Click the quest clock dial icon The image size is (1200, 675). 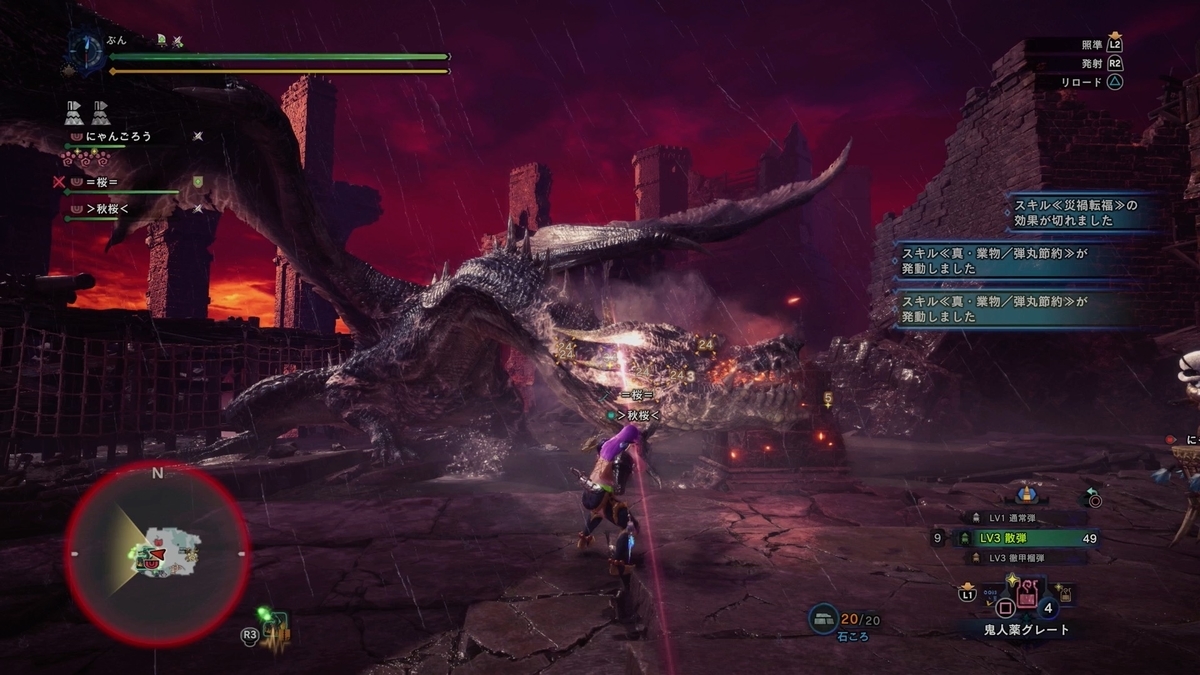[85, 52]
